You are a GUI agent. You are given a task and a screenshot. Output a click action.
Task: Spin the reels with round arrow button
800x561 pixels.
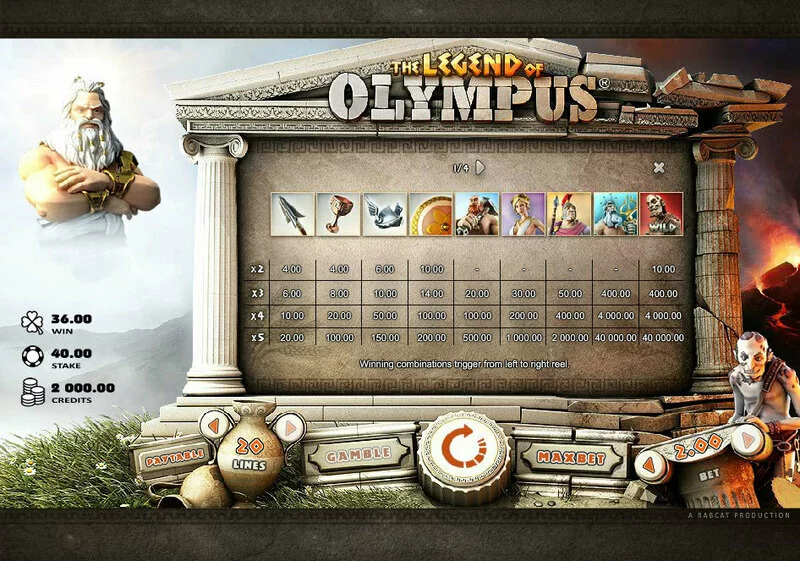point(463,453)
